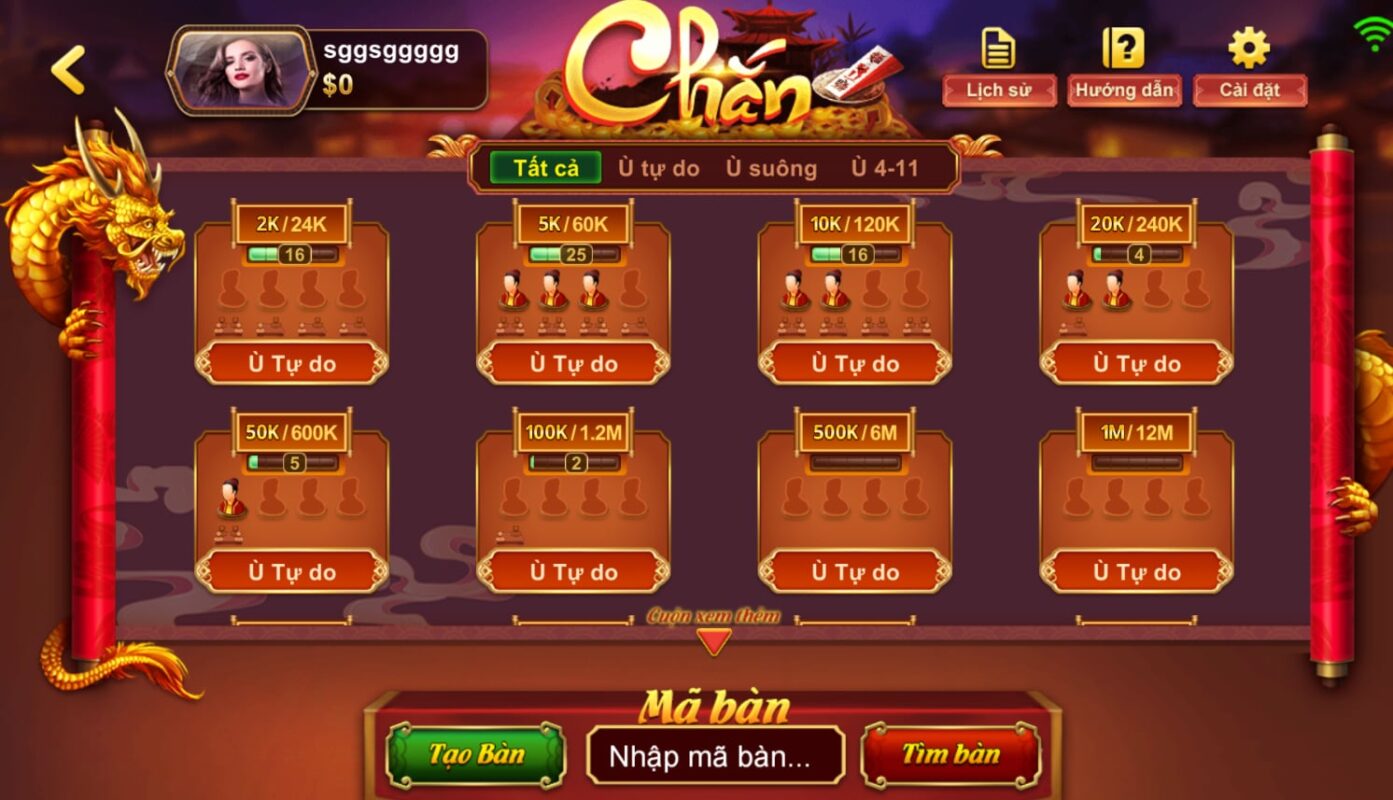The image size is (1393, 800).
Task: Click the Tạo Bàn create table button
Action: 476,754
